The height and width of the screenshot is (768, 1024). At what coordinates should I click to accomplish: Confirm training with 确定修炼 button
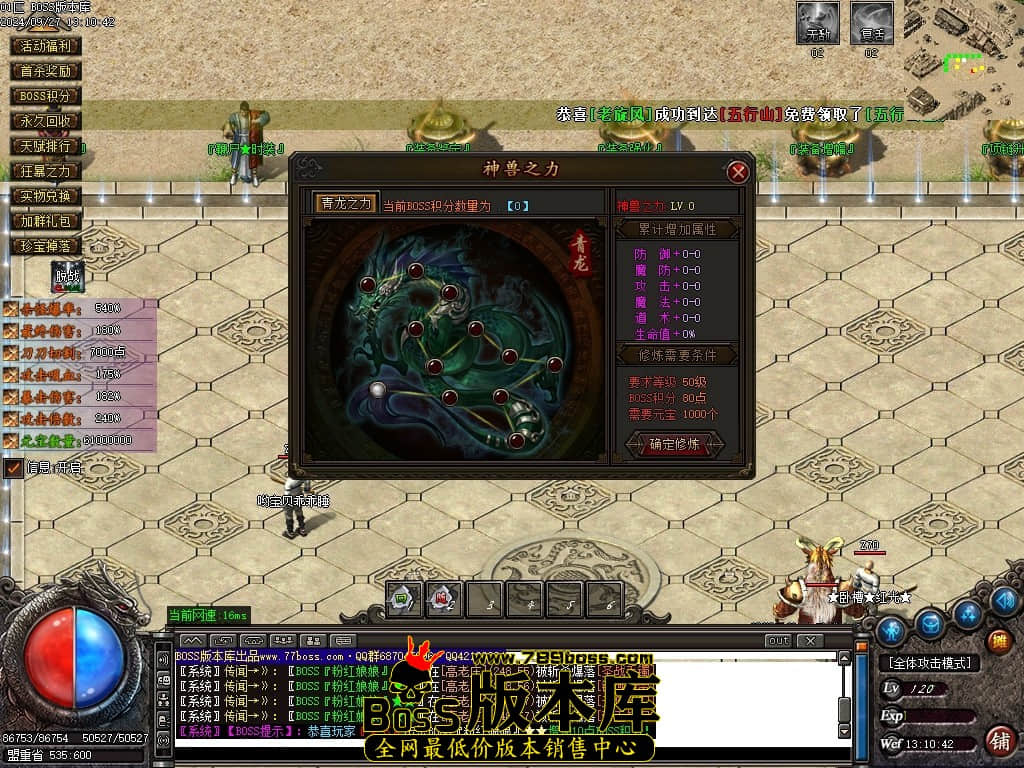(x=675, y=444)
